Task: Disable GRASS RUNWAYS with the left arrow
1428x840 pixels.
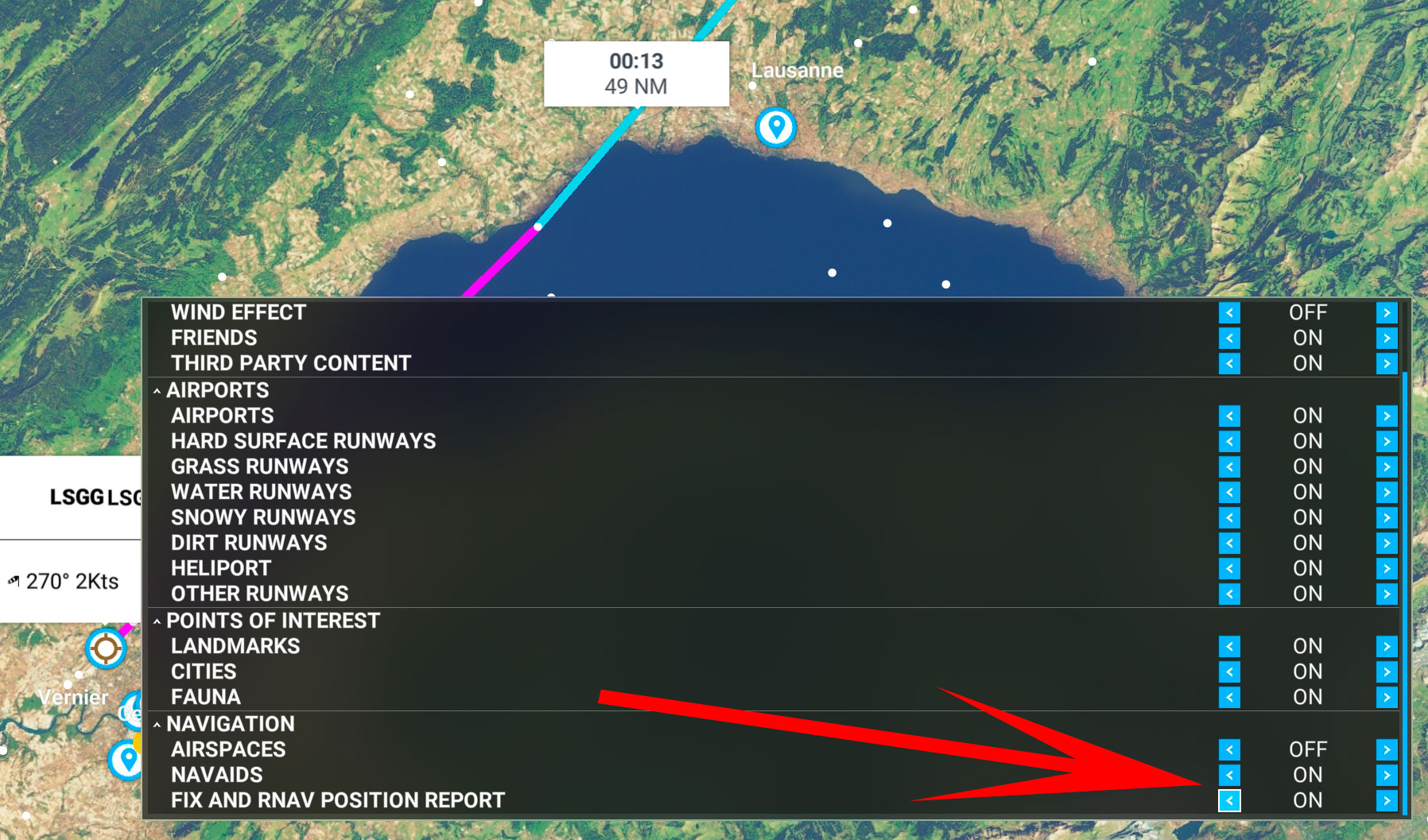Action: point(1230,466)
